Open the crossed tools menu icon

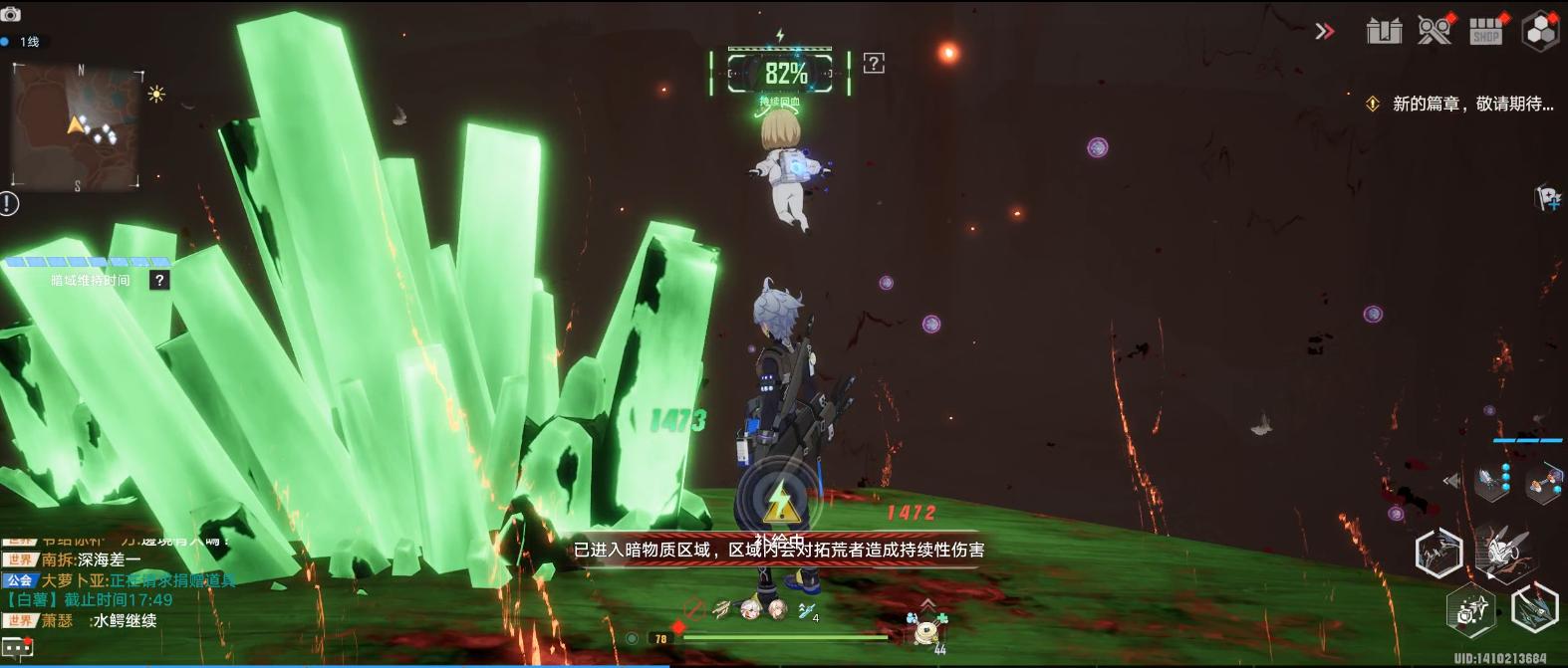1435,30
